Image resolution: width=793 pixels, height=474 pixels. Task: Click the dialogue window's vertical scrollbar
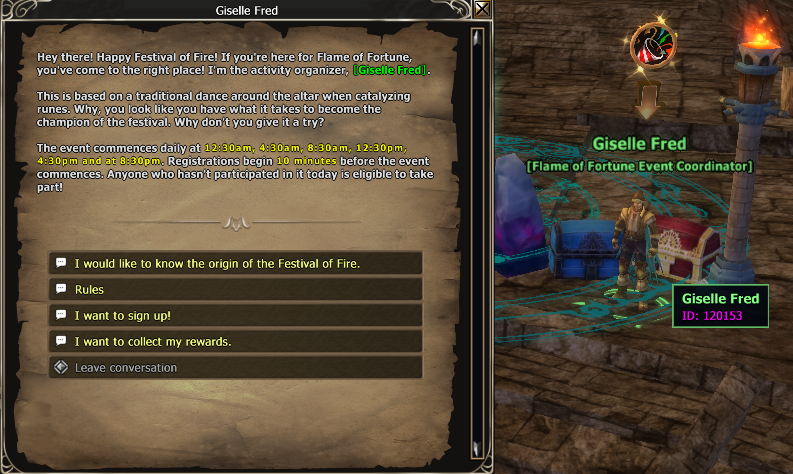(x=478, y=240)
